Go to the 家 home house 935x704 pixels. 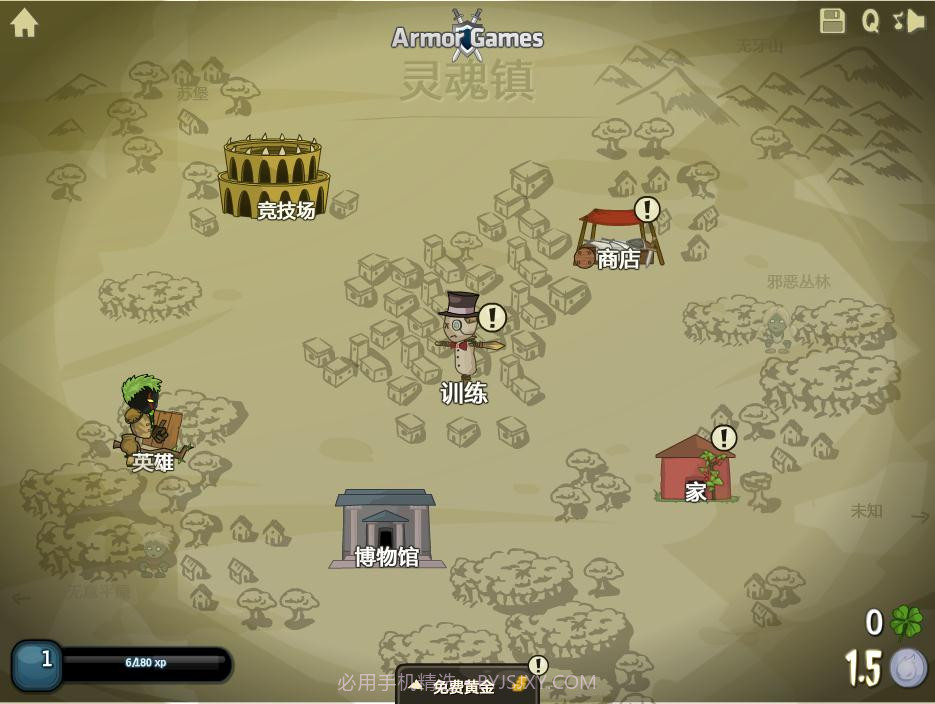click(x=696, y=470)
